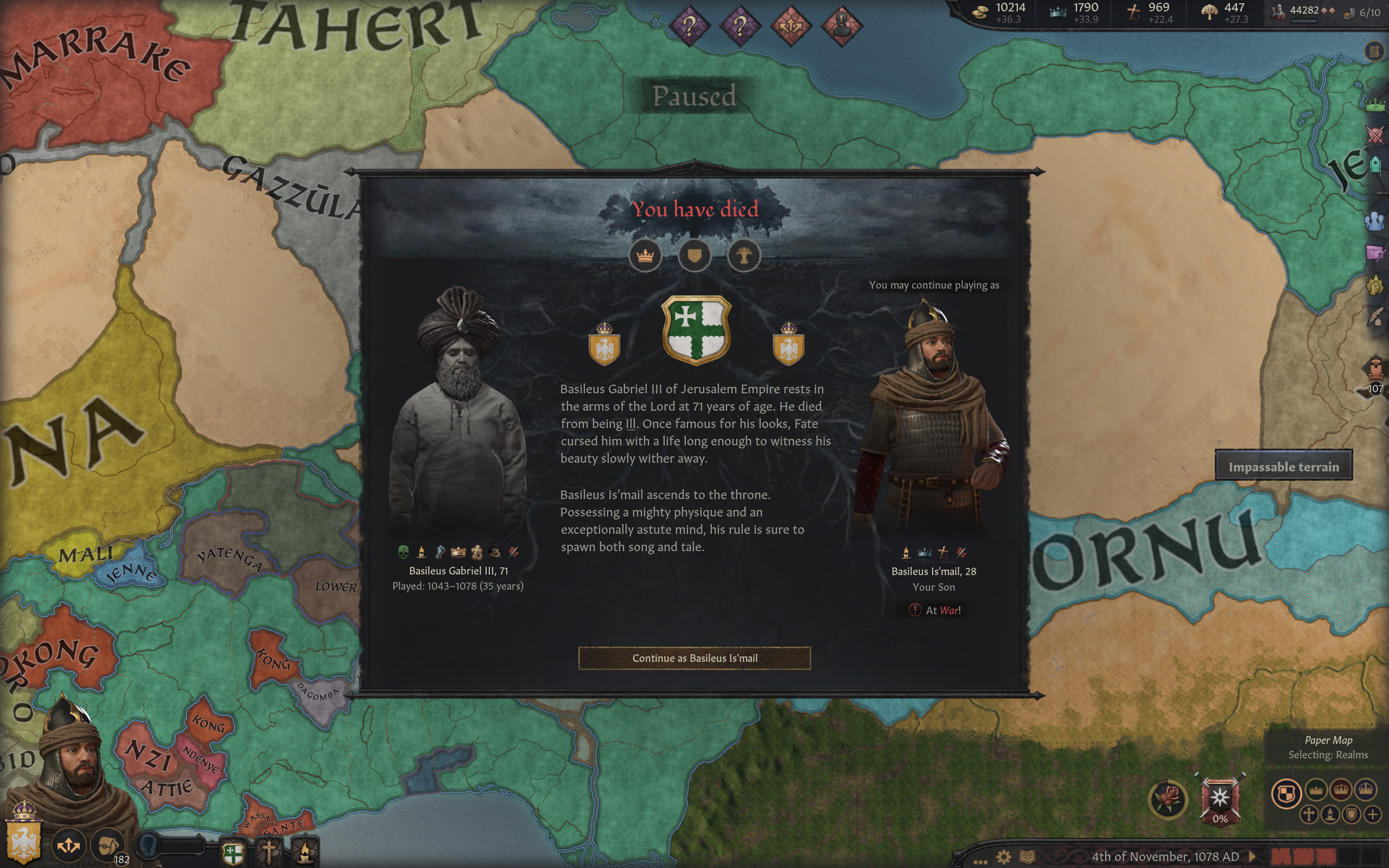Screen dimensions: 1389x868
Task: Select the dynasty tree icon in death window
Action: coord(744,256)
